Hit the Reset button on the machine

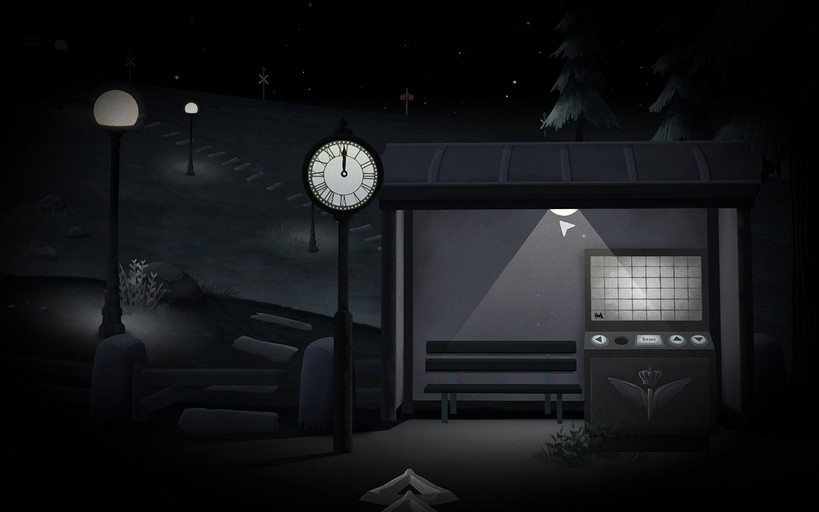(x=649, y=340)
